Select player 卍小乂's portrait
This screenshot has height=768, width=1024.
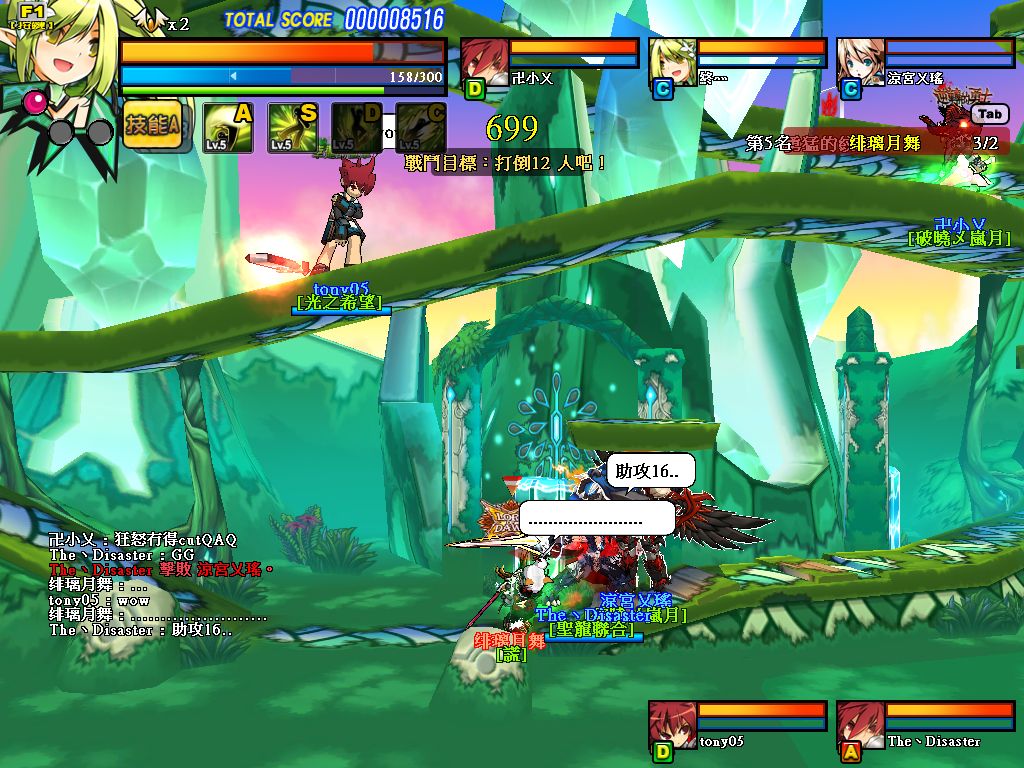(x=483, y=62)
